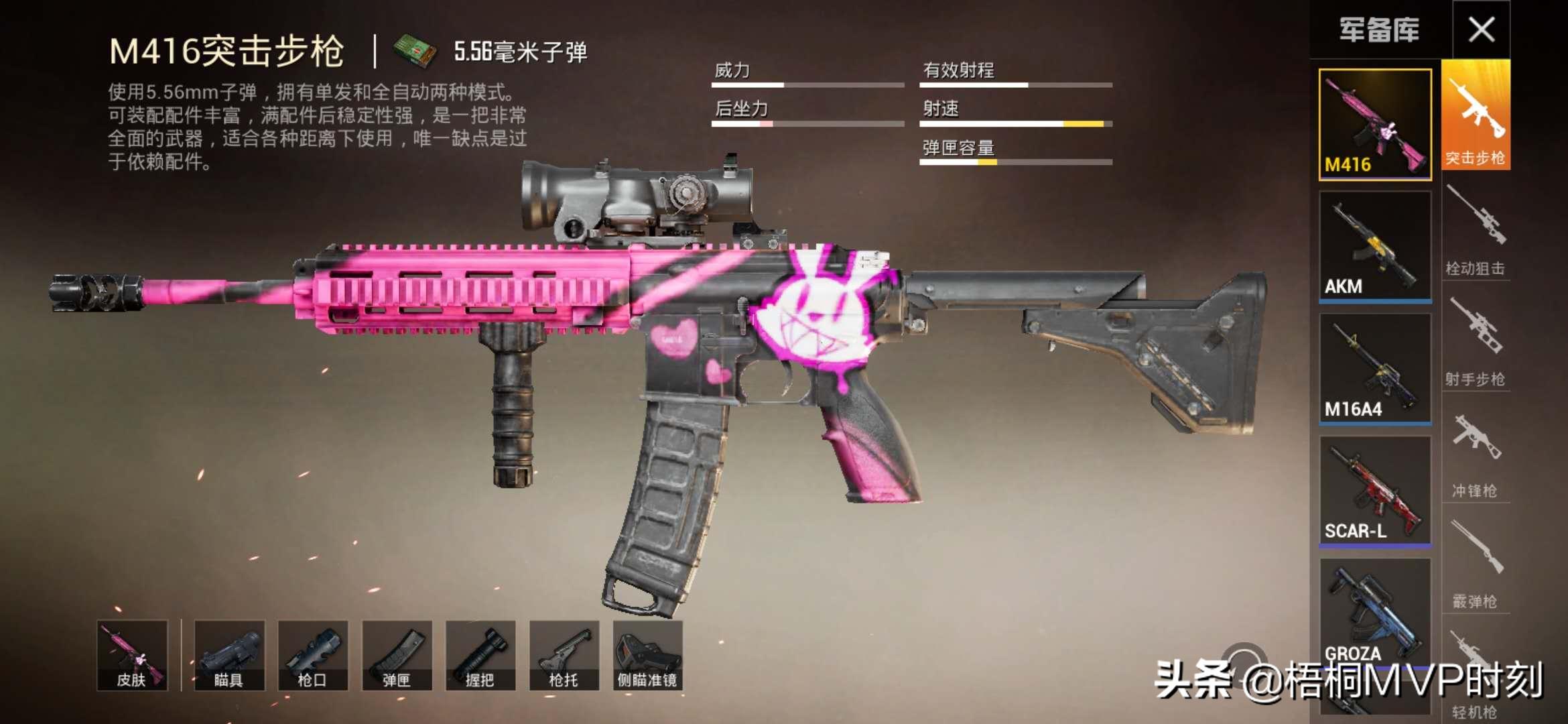Open the 皮肤 skin slot

132,655
